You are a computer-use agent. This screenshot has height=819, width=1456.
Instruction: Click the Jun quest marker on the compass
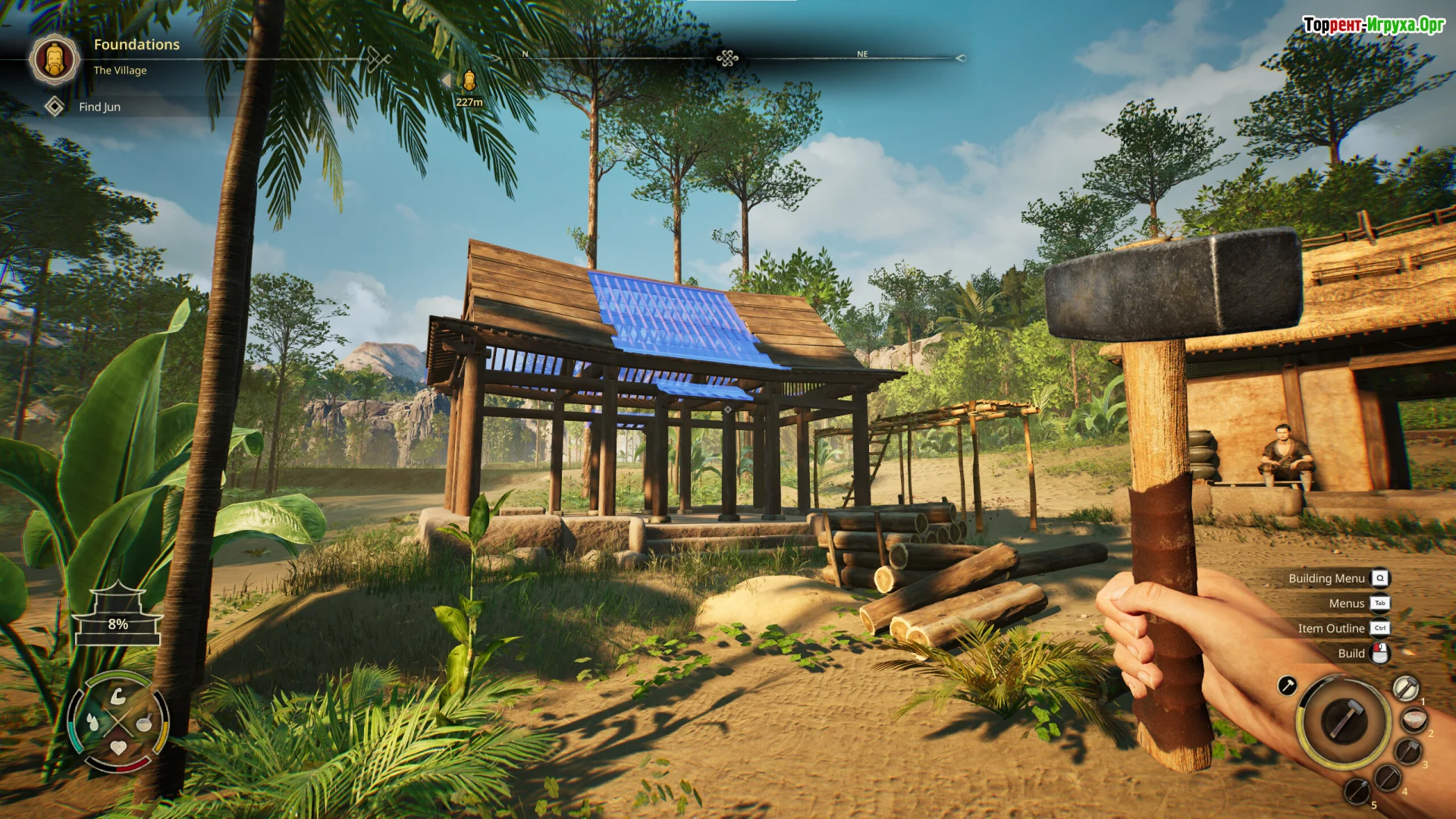pyautogui.click(x=469, y=80)
